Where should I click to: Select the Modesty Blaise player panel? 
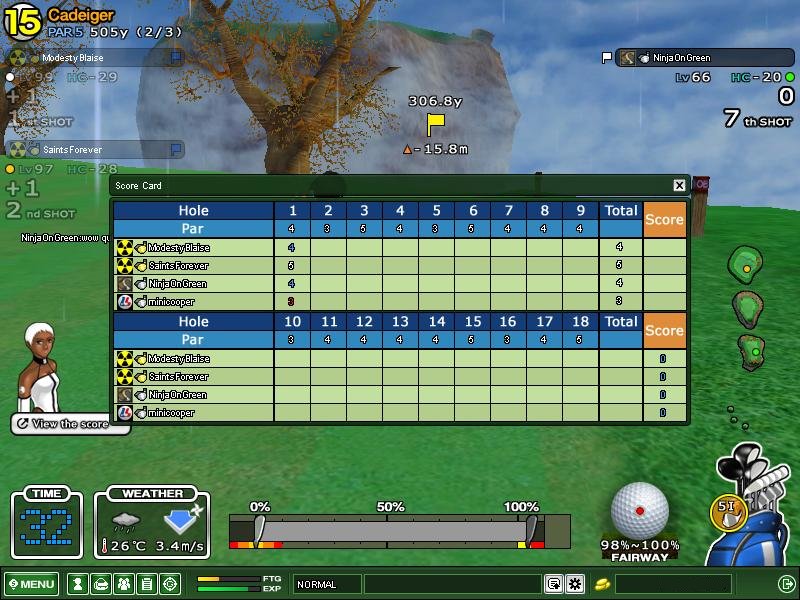95,58
